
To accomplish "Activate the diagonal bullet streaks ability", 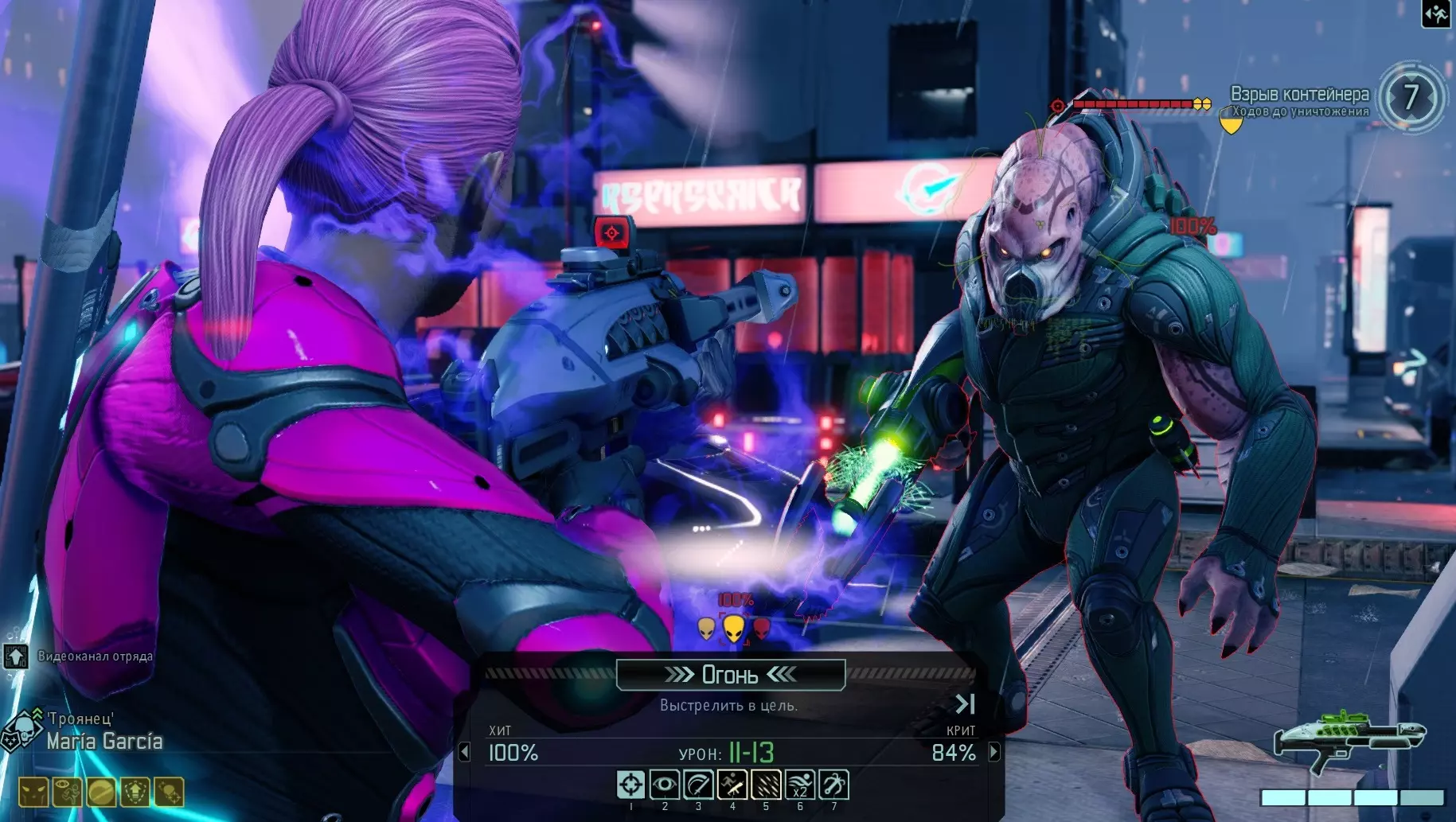I will click(x=766, y=785).
